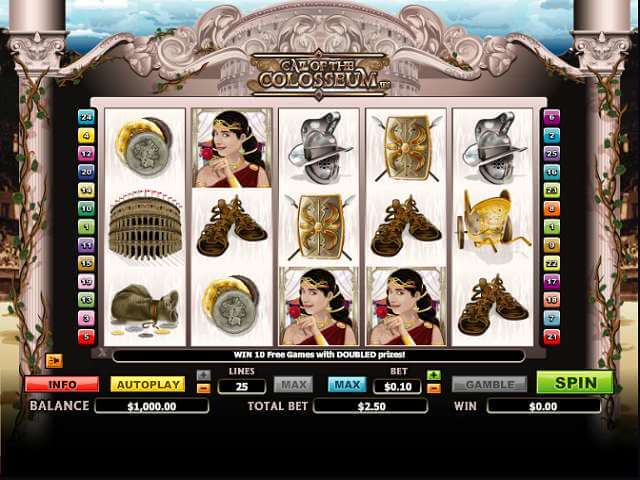
Task: Choose payline 20 marker
Action: point(86,172)
